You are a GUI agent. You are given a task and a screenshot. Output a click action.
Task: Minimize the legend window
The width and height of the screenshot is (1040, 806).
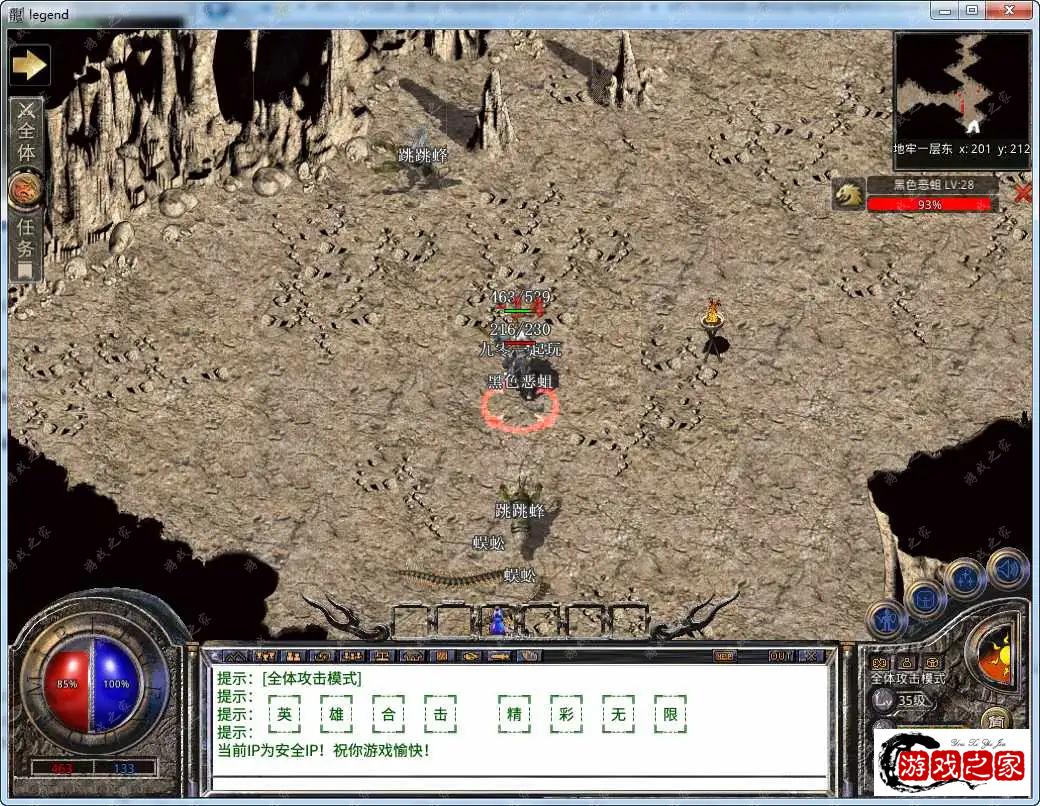(942, 10)
